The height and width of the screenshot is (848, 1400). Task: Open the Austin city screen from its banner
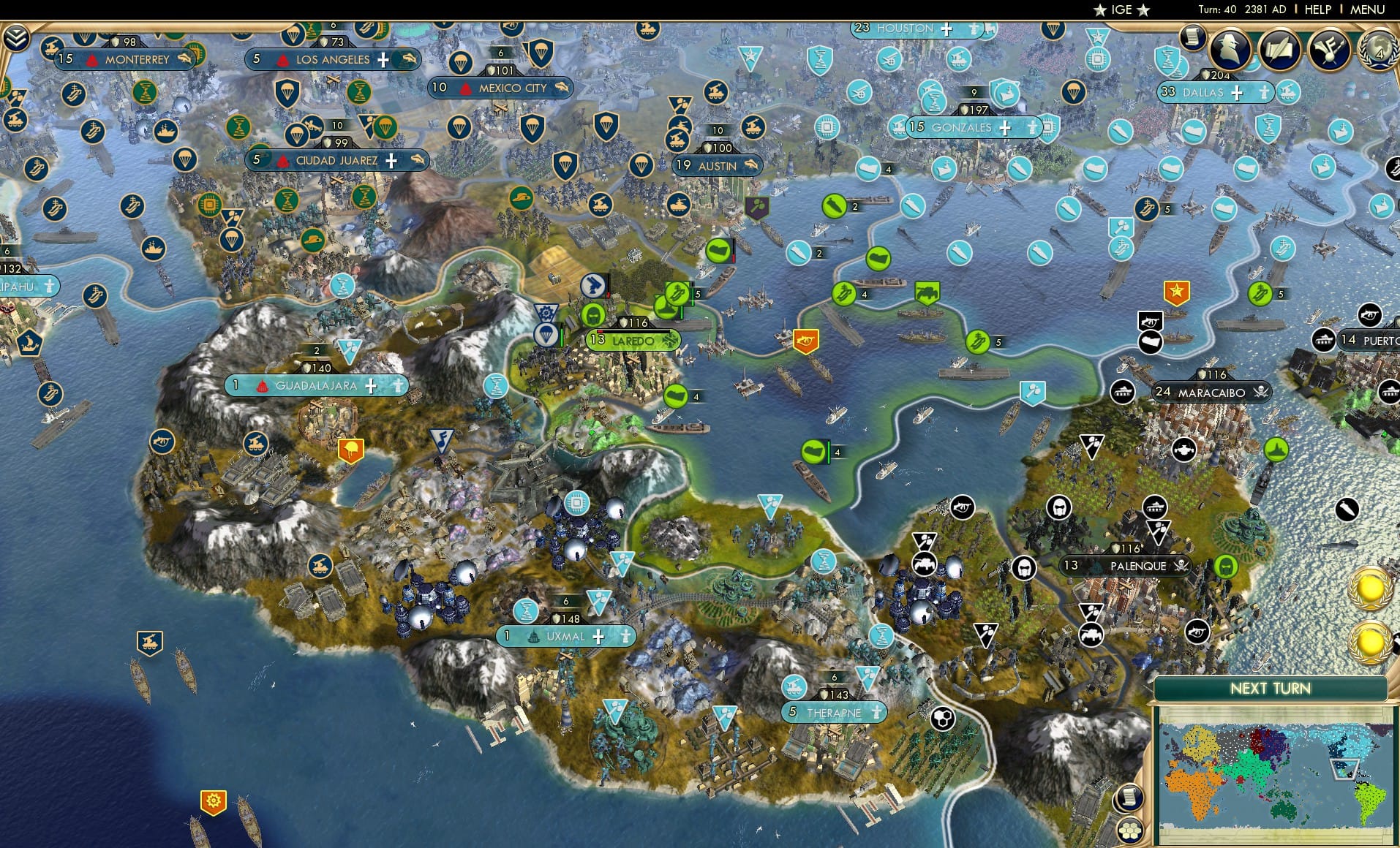(x=717, y=166)
